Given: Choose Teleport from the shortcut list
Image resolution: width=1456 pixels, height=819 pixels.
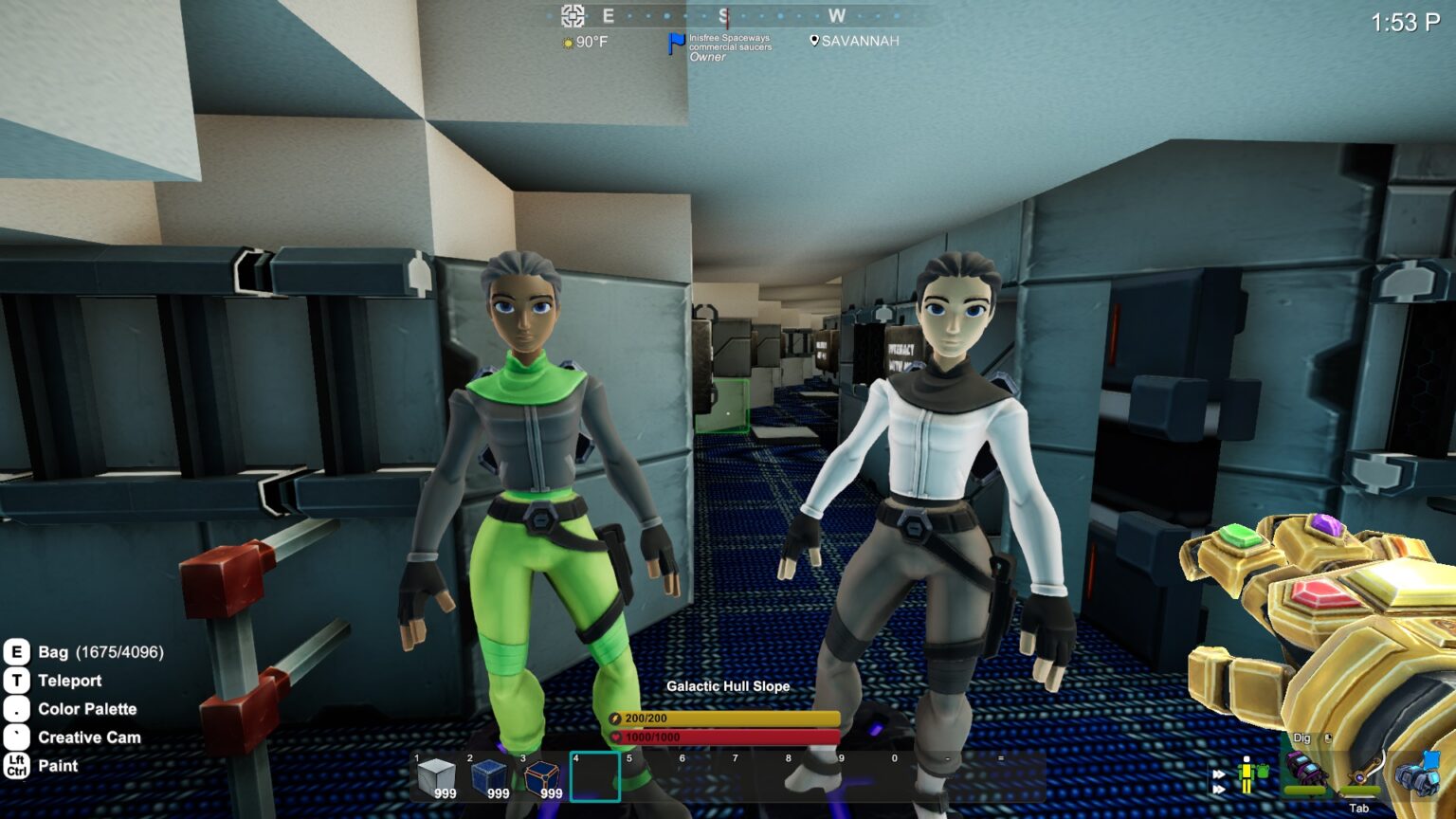Looking at the screenshot, I should [69, 681].
